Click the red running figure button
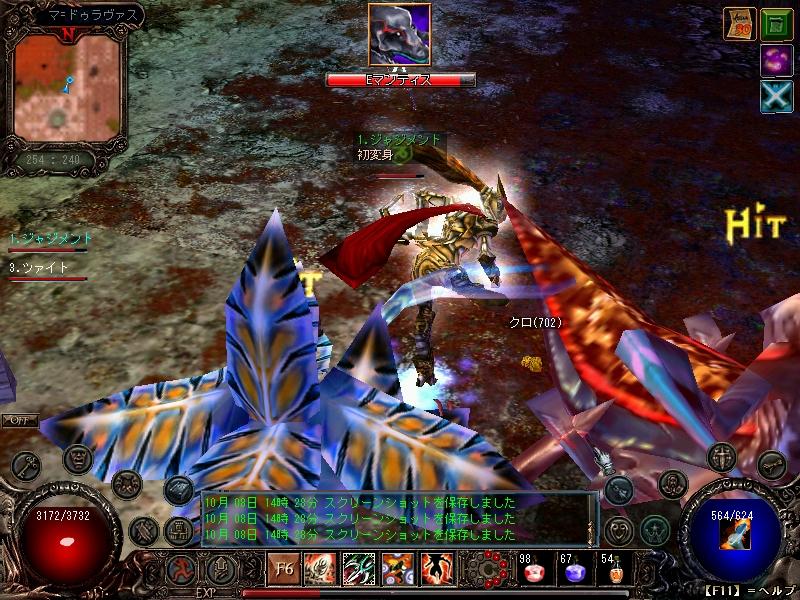Viewport: 800px width, 600px height. pos(179,570)
